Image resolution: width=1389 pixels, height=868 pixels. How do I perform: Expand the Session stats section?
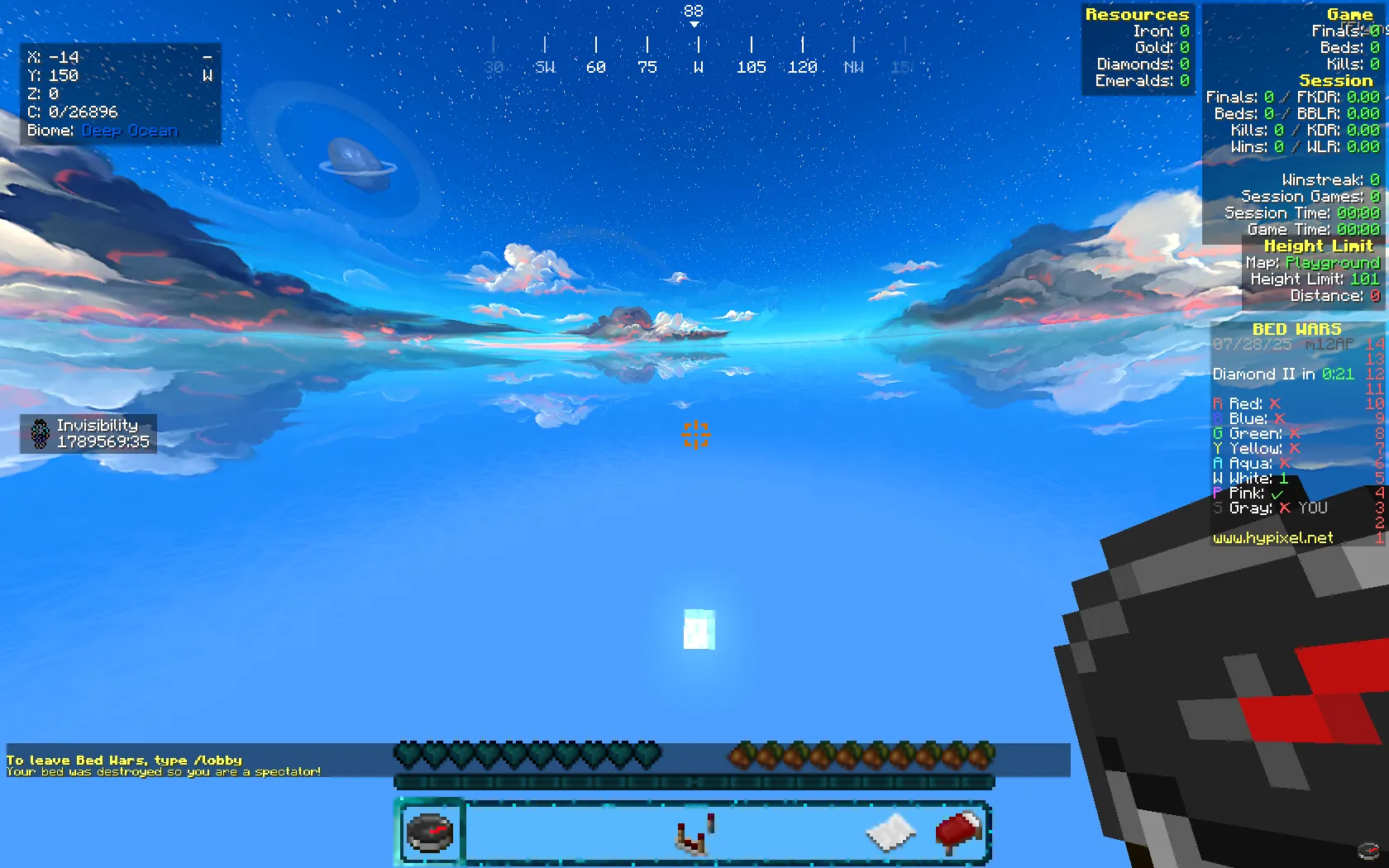point(1337,80)
